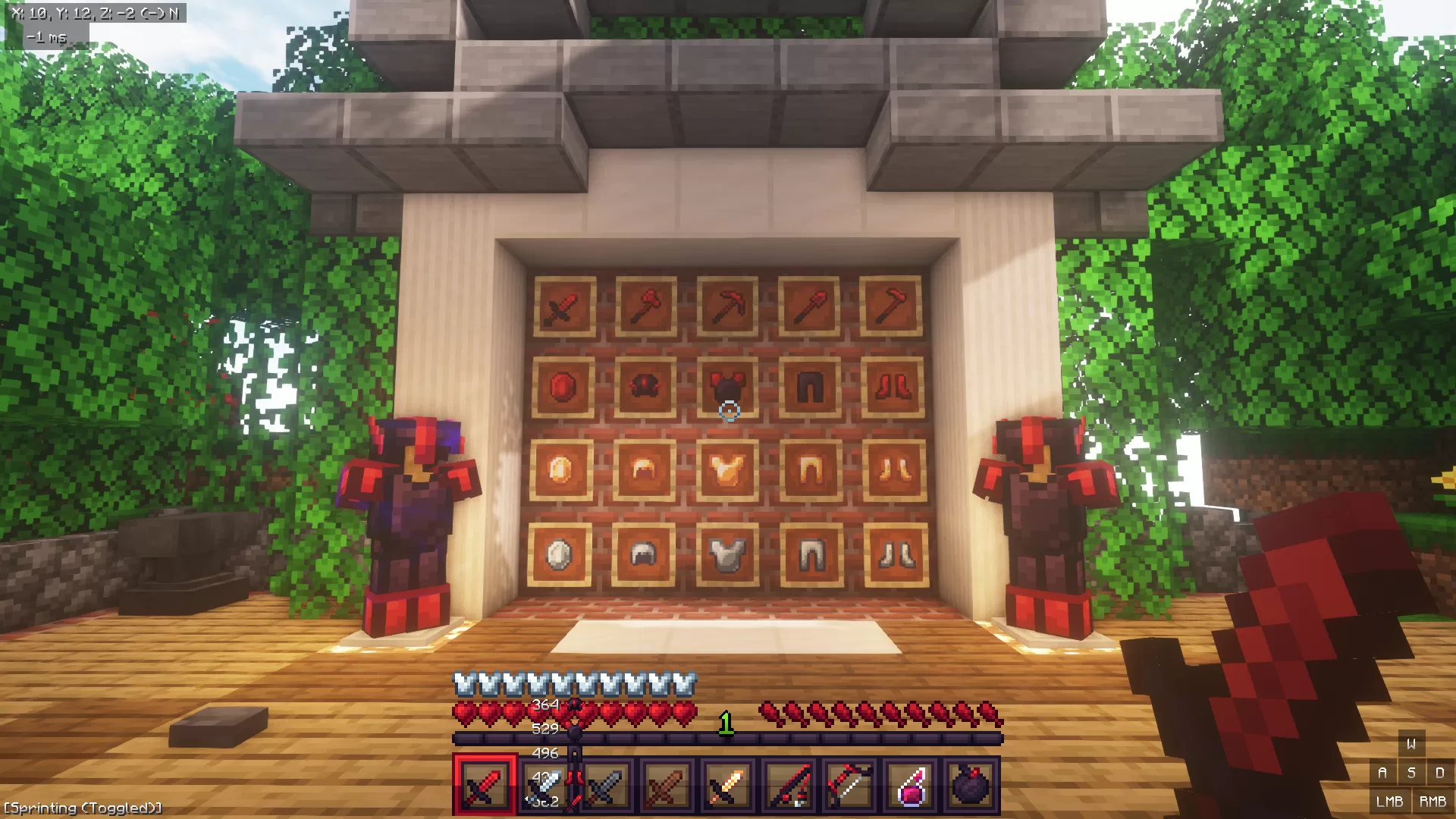Click the red boots item frame
1456x819 pixels.
pyautogui.click(x=893, y=388)
